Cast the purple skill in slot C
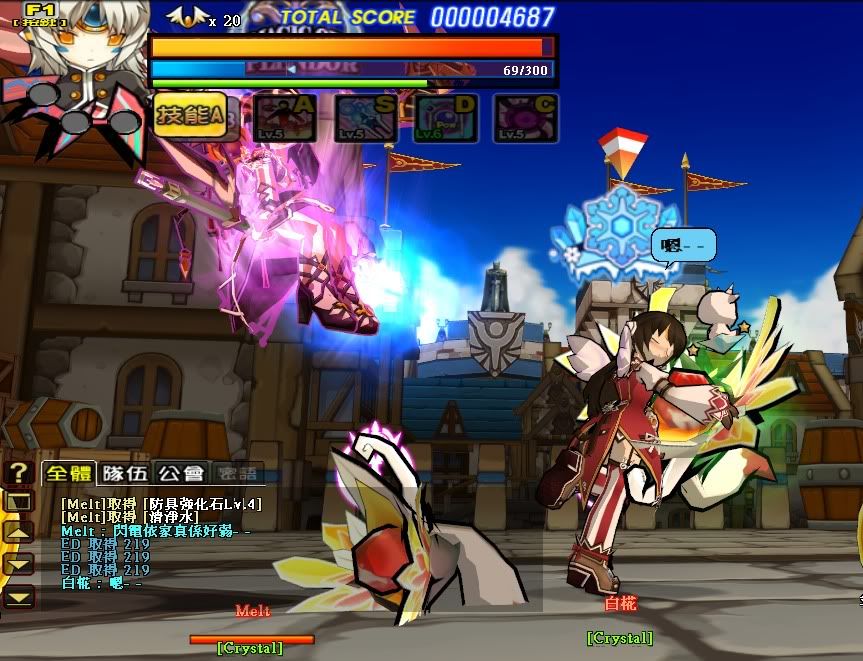Viewport: 863px width, 661px height. (526, 118)
